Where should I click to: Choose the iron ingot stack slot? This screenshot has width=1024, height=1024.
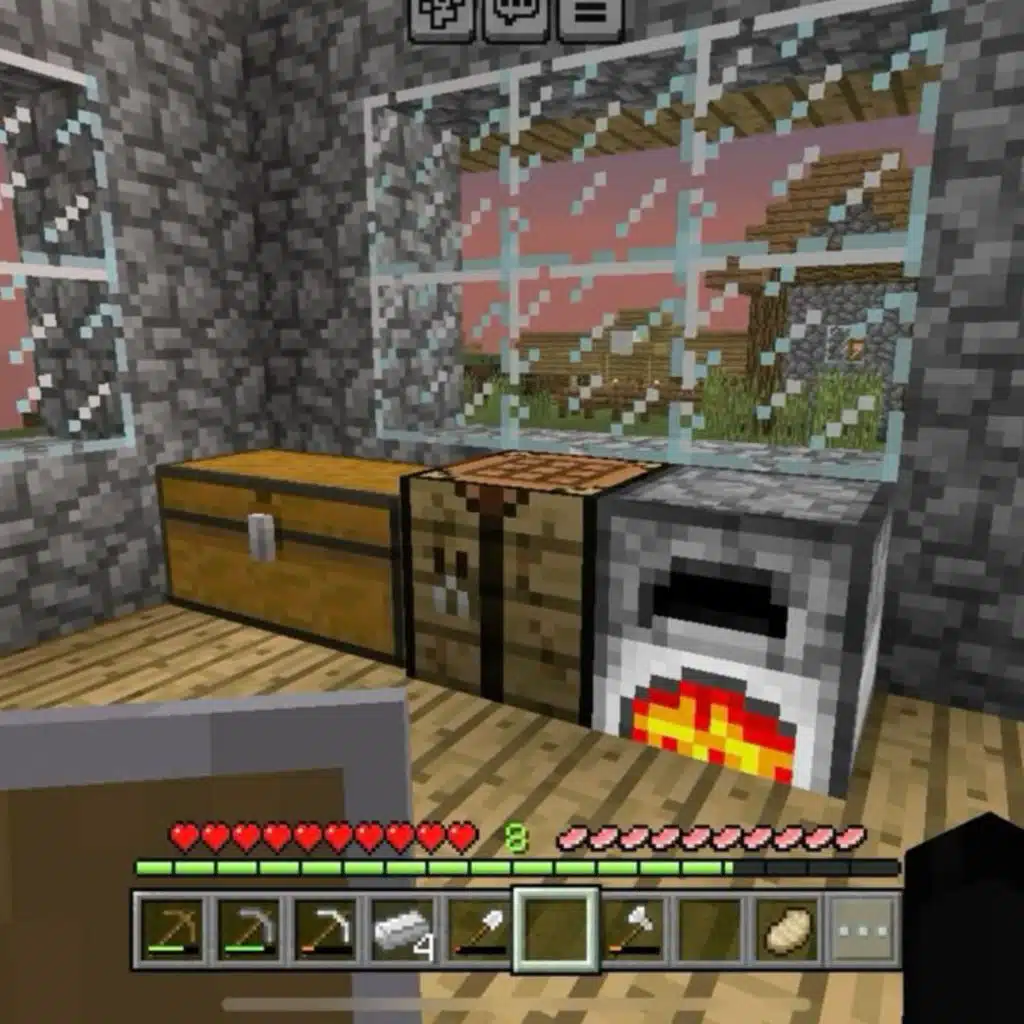pos(403,930)
